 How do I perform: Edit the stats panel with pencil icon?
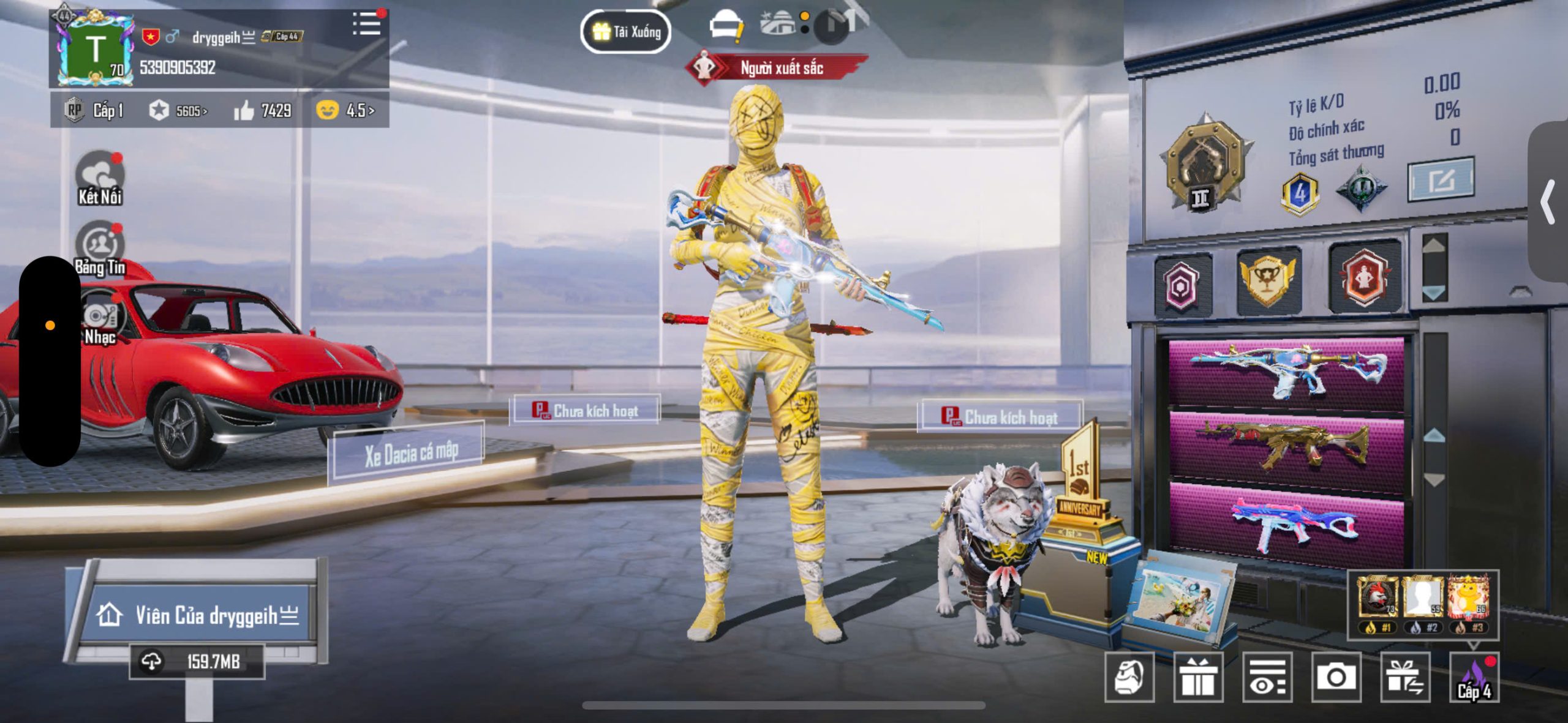[1441, 180]
